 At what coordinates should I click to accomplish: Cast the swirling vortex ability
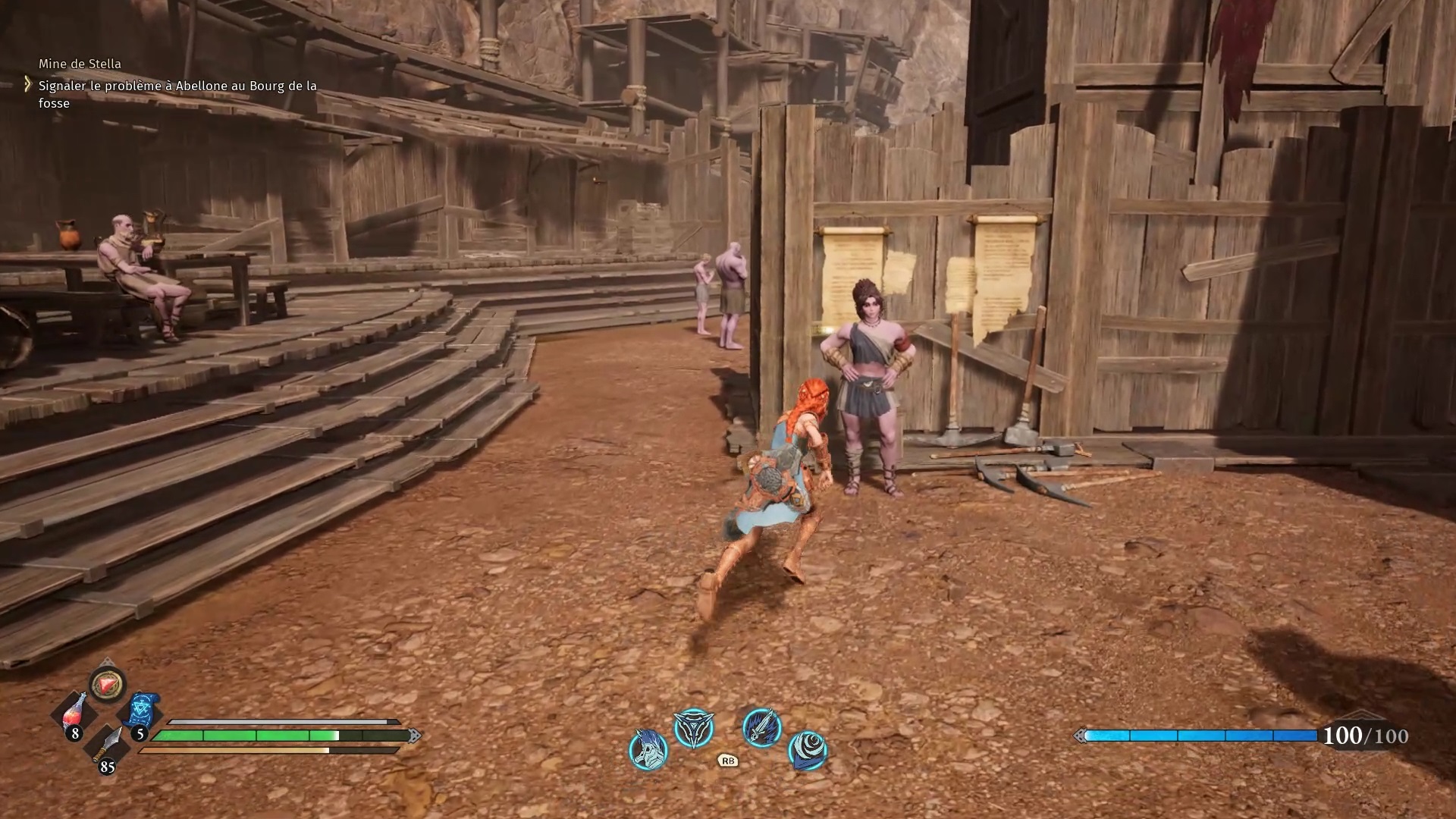(x=808, y=749)
